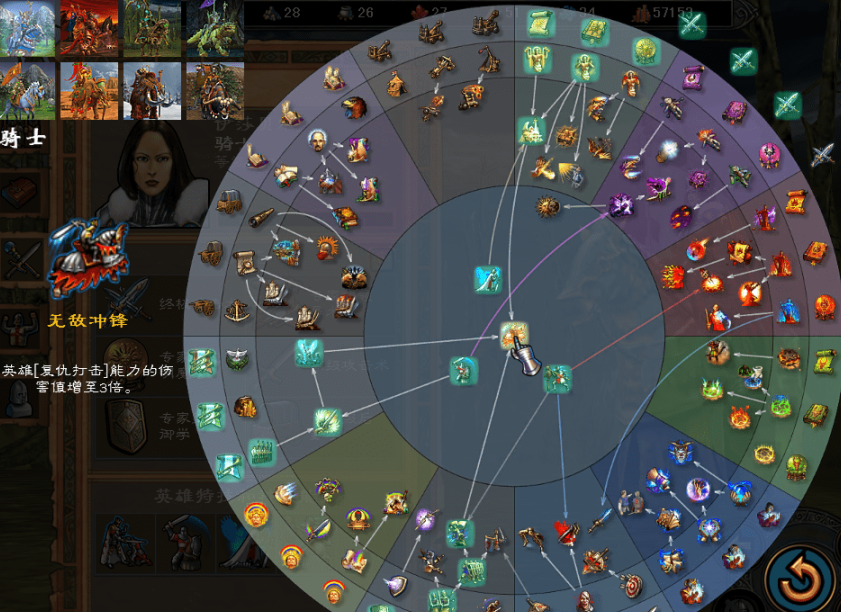The height and width of the screenshot is (612, 841).
Task: Select the eagle head skill icon
Action: [x=355, y=106]
